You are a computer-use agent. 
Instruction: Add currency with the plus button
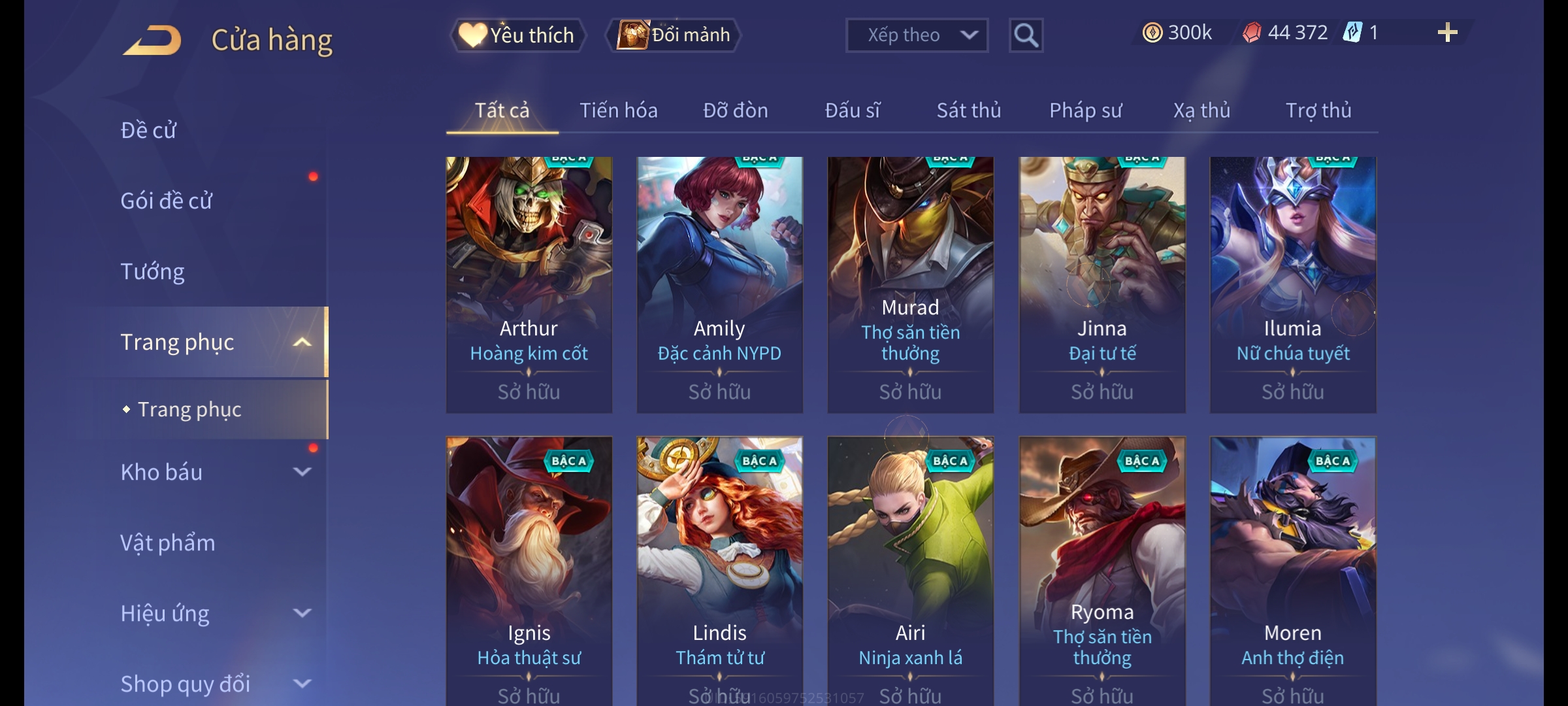coord(1447,33)
